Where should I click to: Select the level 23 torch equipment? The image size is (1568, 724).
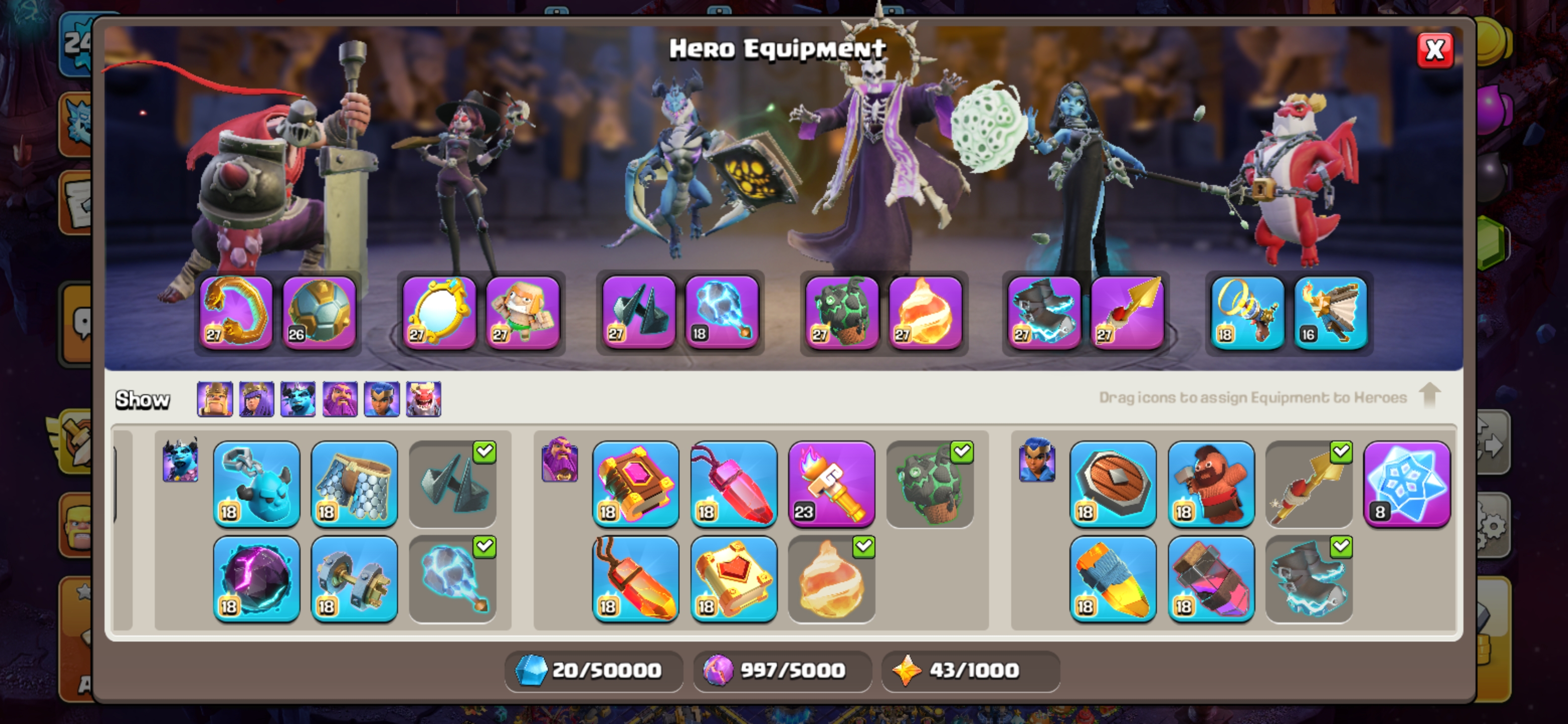pos(831,484)
